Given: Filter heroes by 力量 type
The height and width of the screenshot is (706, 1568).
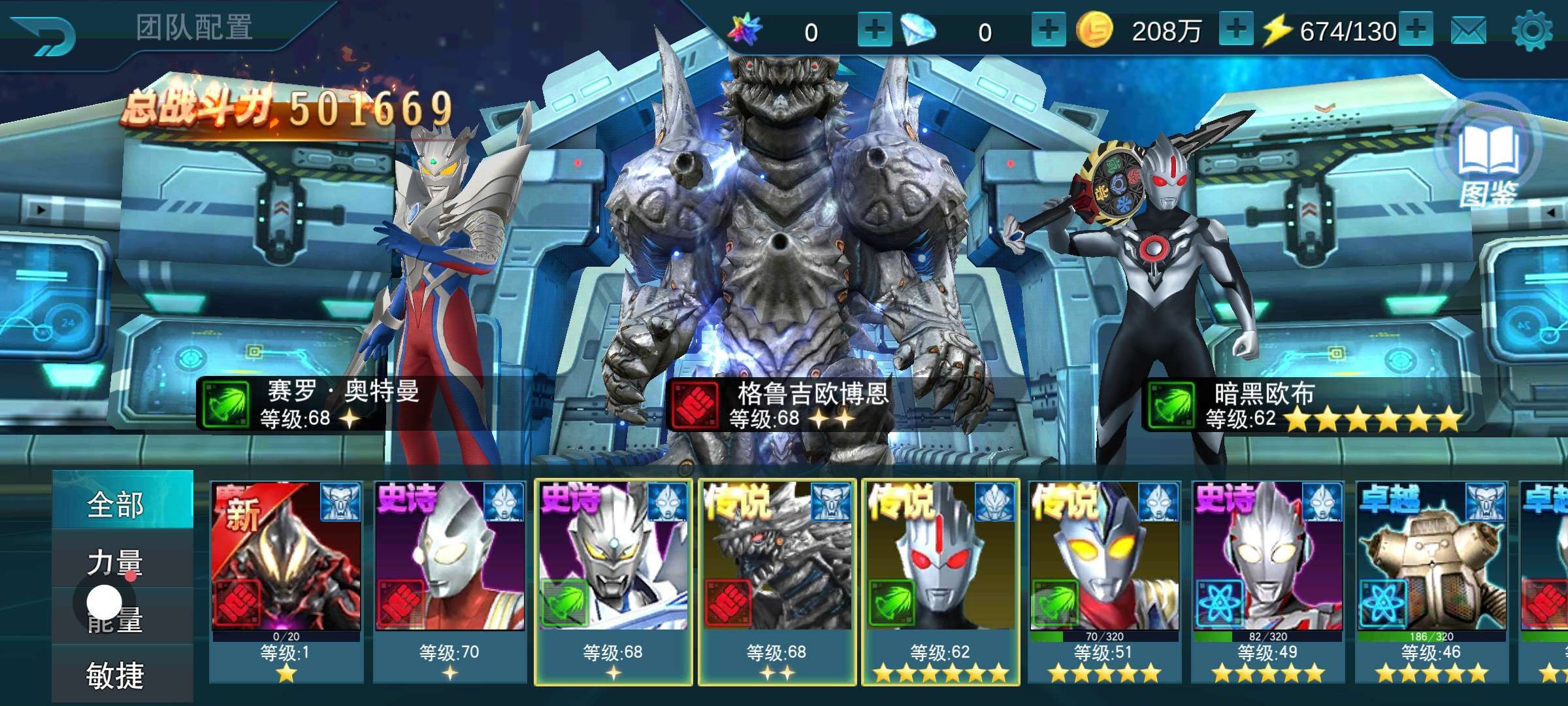Looking at the screenshot, I should click(116, 562).
